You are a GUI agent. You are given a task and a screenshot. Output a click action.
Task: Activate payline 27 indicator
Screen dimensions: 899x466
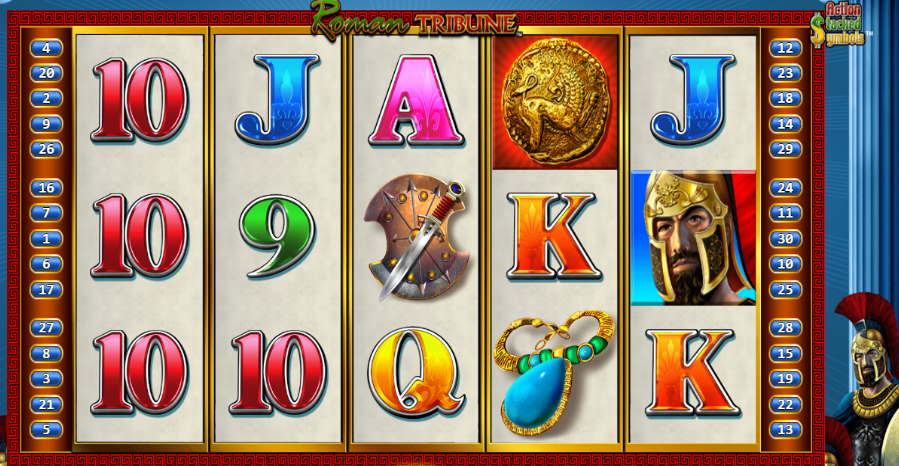[46, 328]
